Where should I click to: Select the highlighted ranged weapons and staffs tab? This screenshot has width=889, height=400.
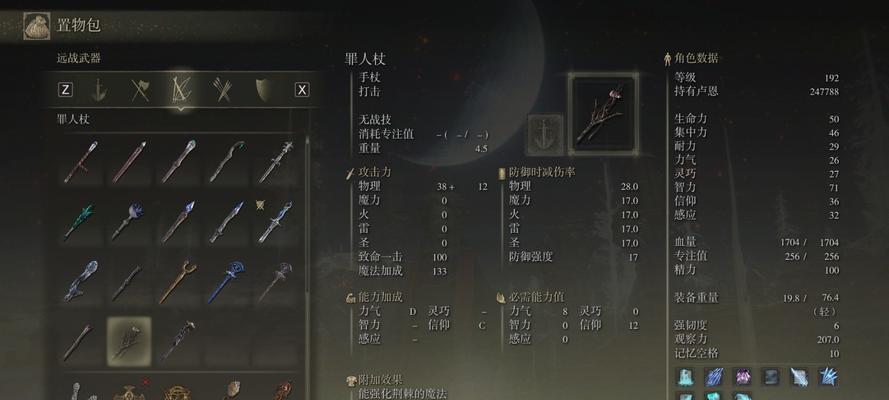[x=182, y=90]
